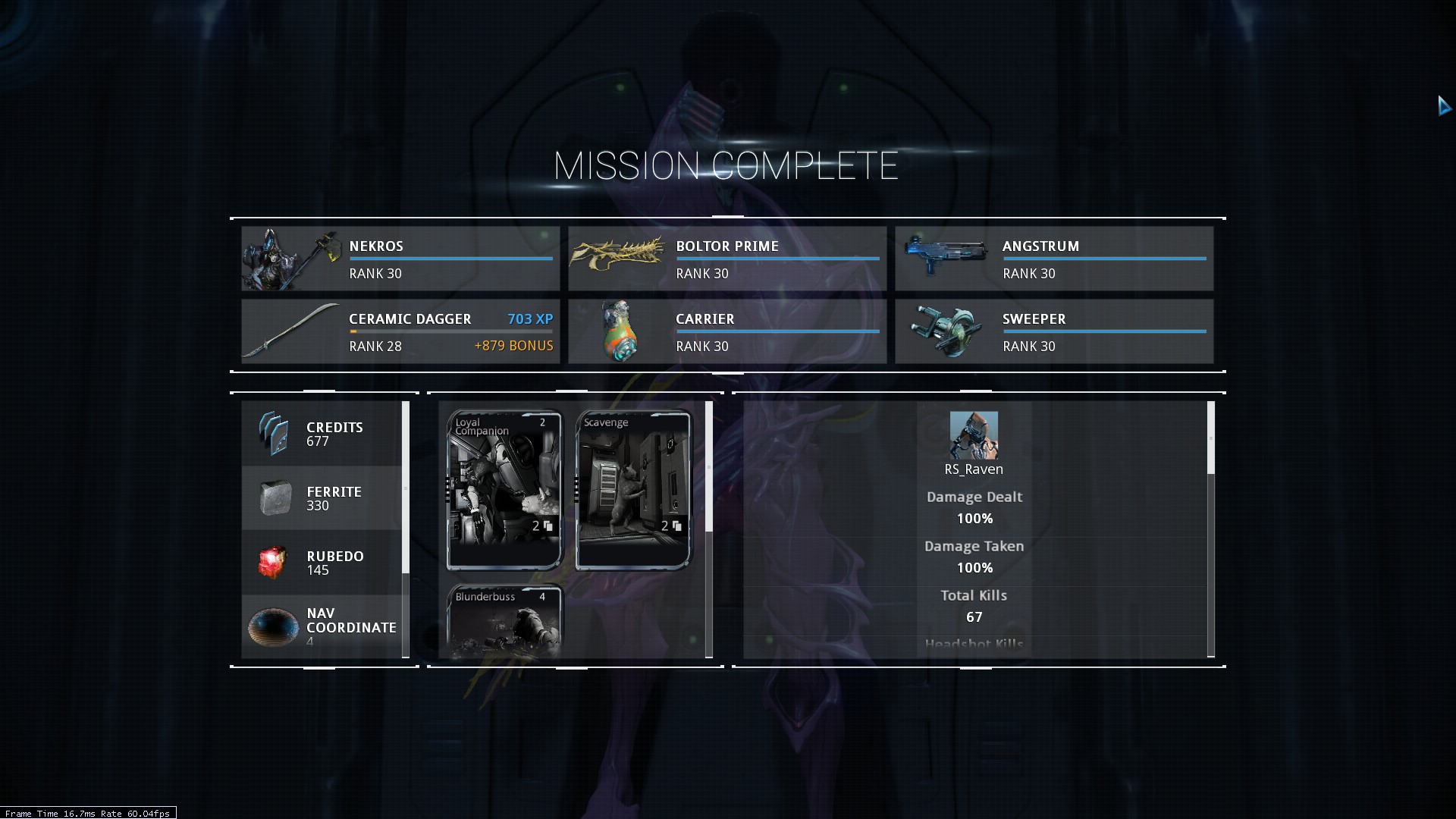Image resolution: width=1456 pixels, height=819 pixels.
Task: Click the mod cards scrollbar
Action: tap(709, 466)
